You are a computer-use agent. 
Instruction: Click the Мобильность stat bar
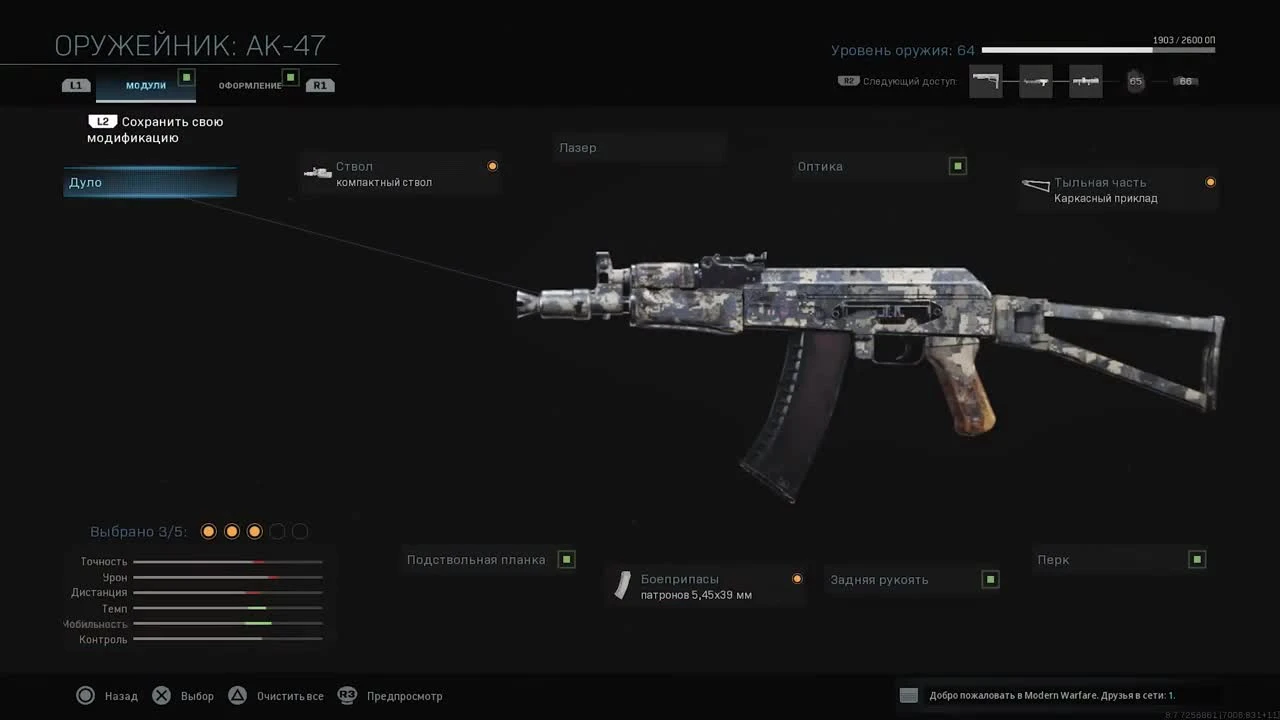click(x=228, y=623)
